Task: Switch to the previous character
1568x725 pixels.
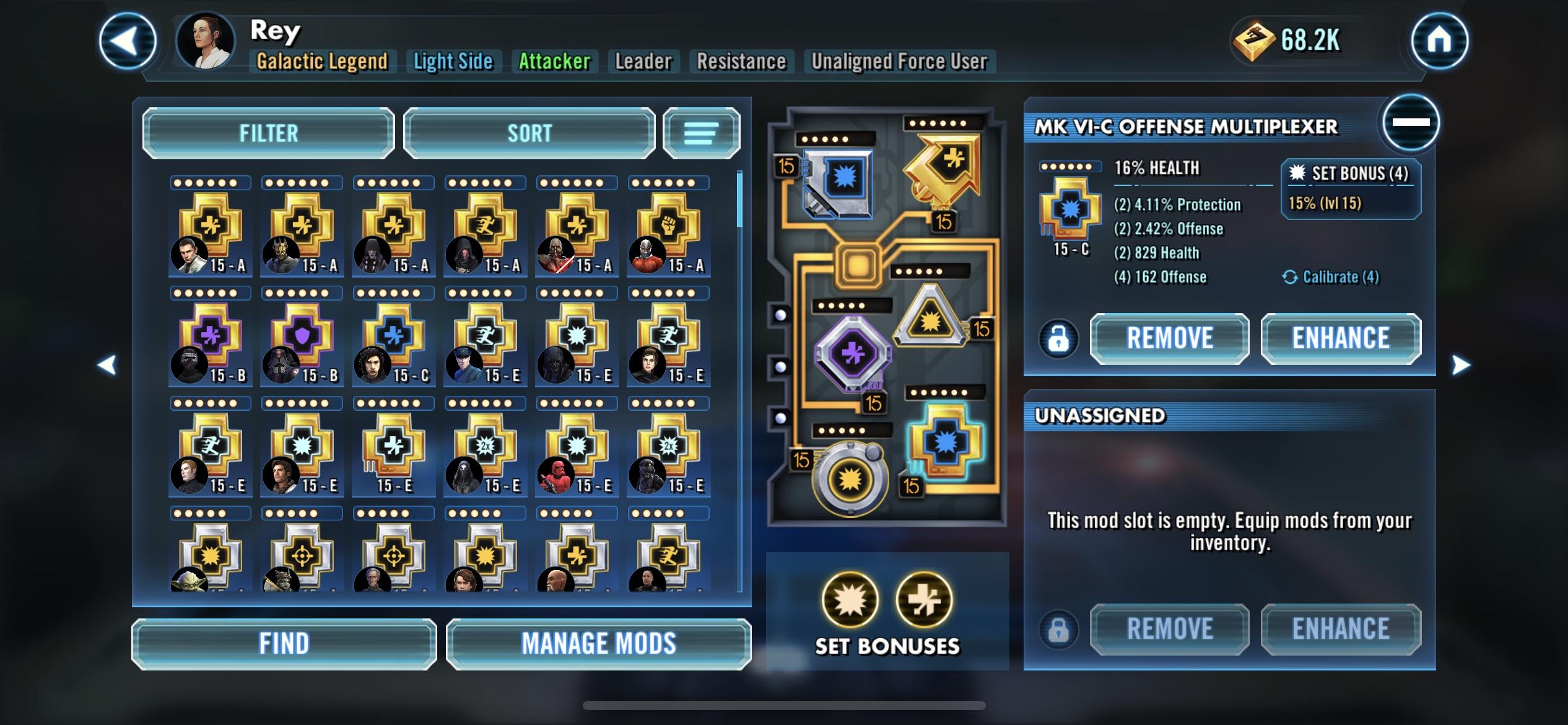Action: tap(107, 365)
